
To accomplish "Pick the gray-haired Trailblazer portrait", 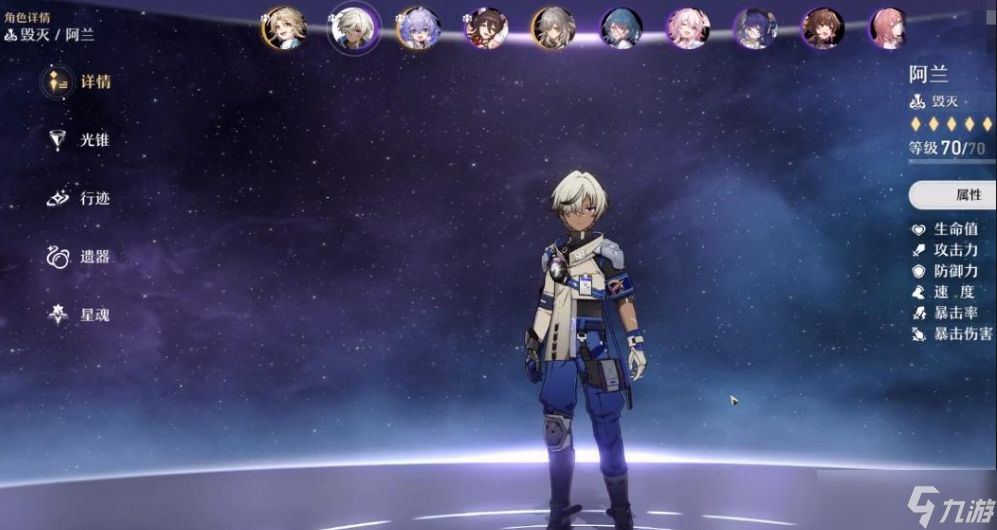I will 552,28.
